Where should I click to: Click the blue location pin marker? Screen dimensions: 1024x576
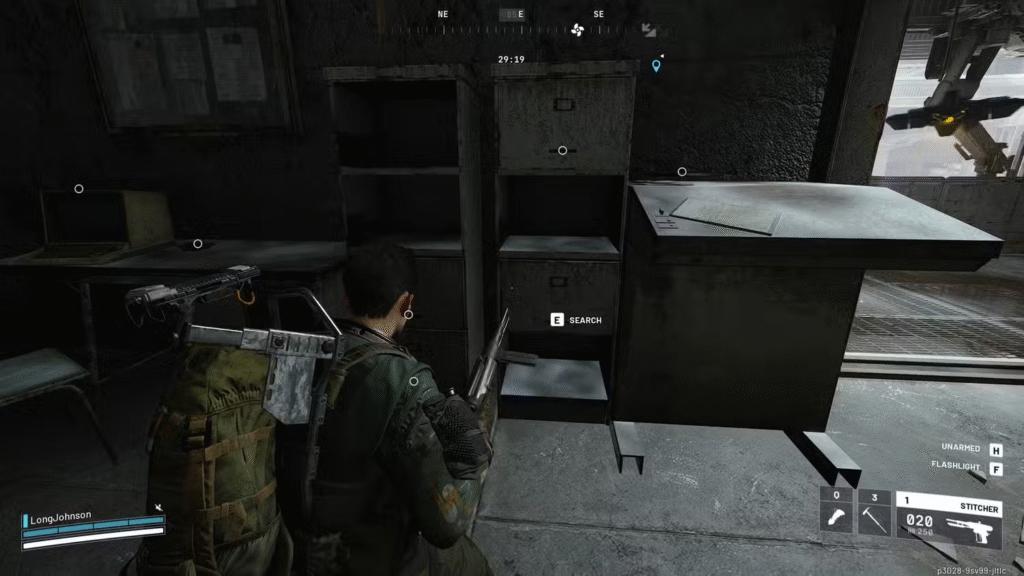656,66
